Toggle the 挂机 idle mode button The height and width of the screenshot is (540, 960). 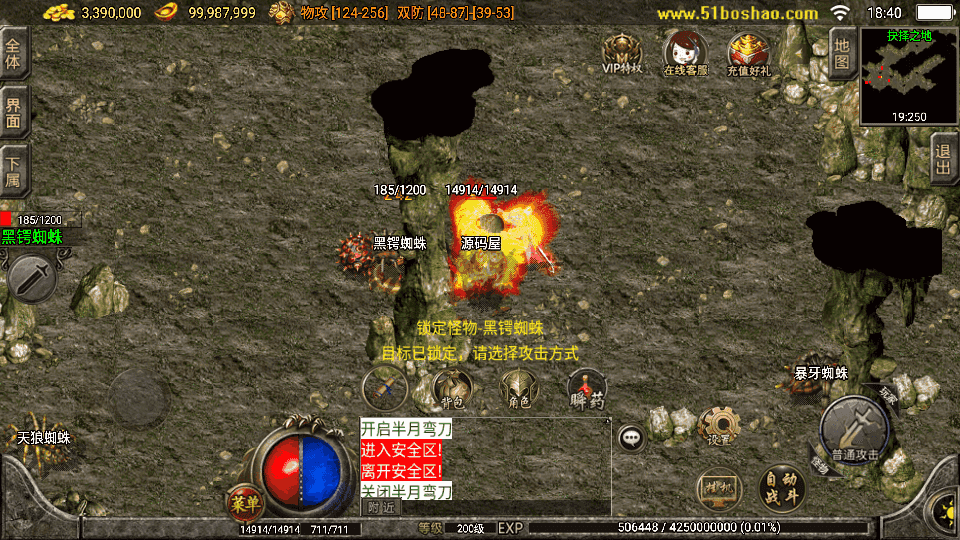pyautogui.click(x=719, y=486)
